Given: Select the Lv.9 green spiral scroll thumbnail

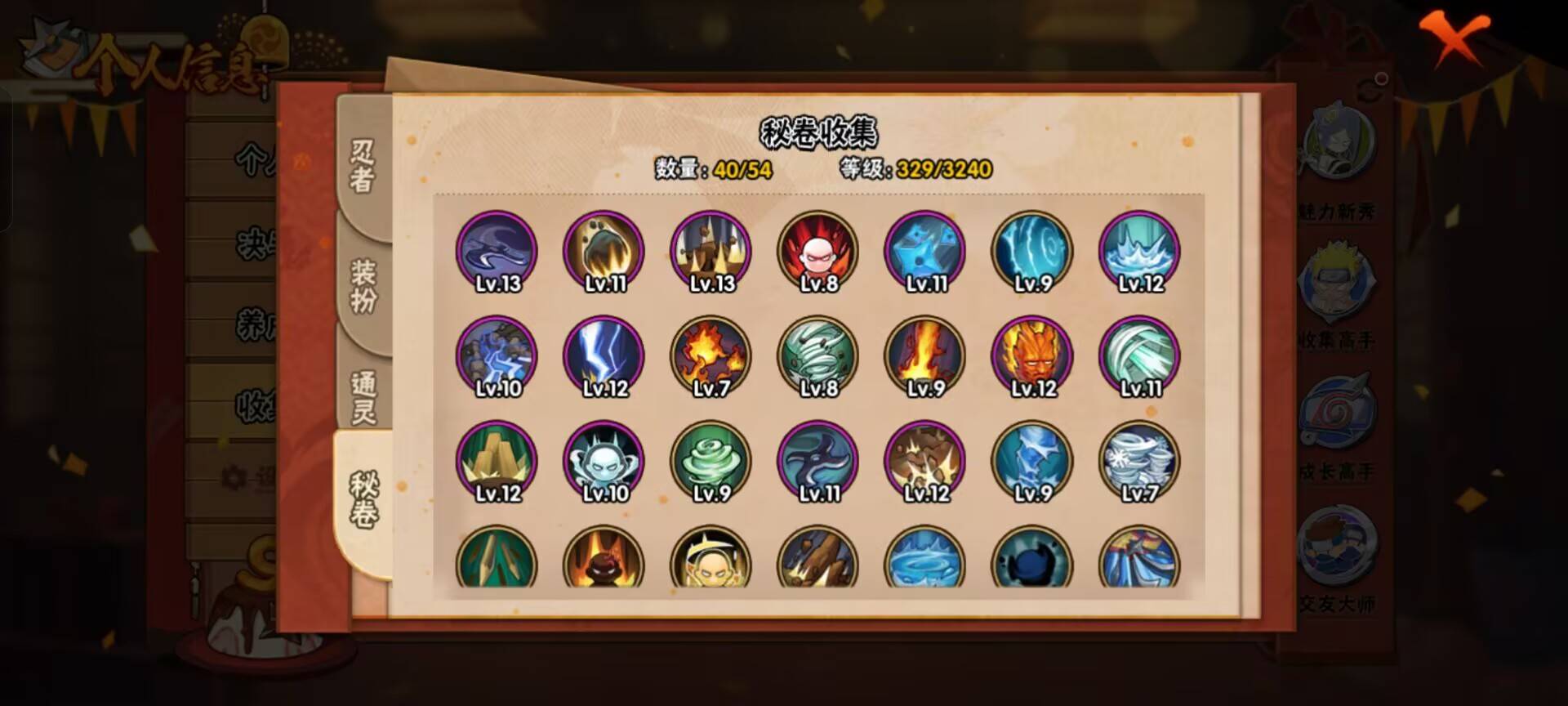Looking at the screenshot, I should coord(710,460).
